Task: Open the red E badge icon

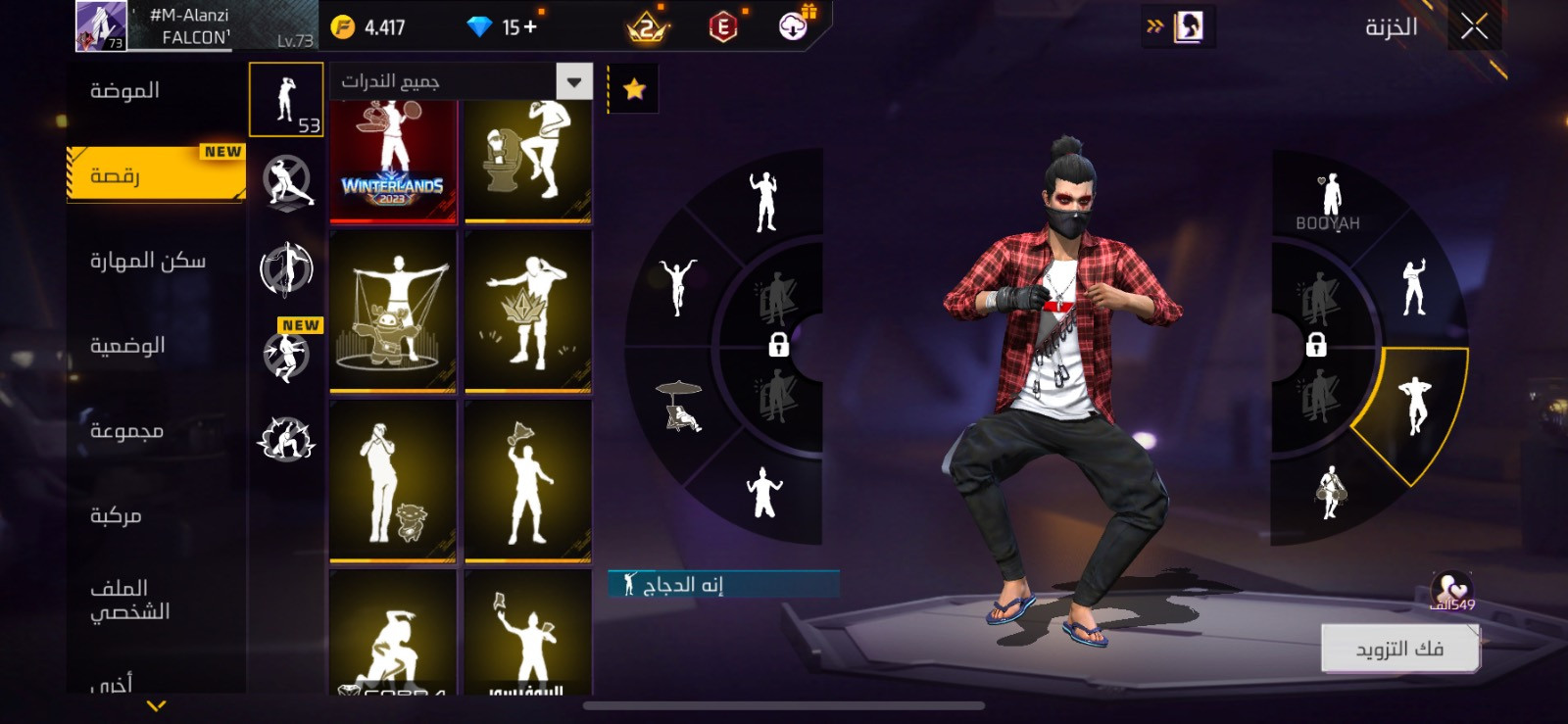Action: click(723, 27)
